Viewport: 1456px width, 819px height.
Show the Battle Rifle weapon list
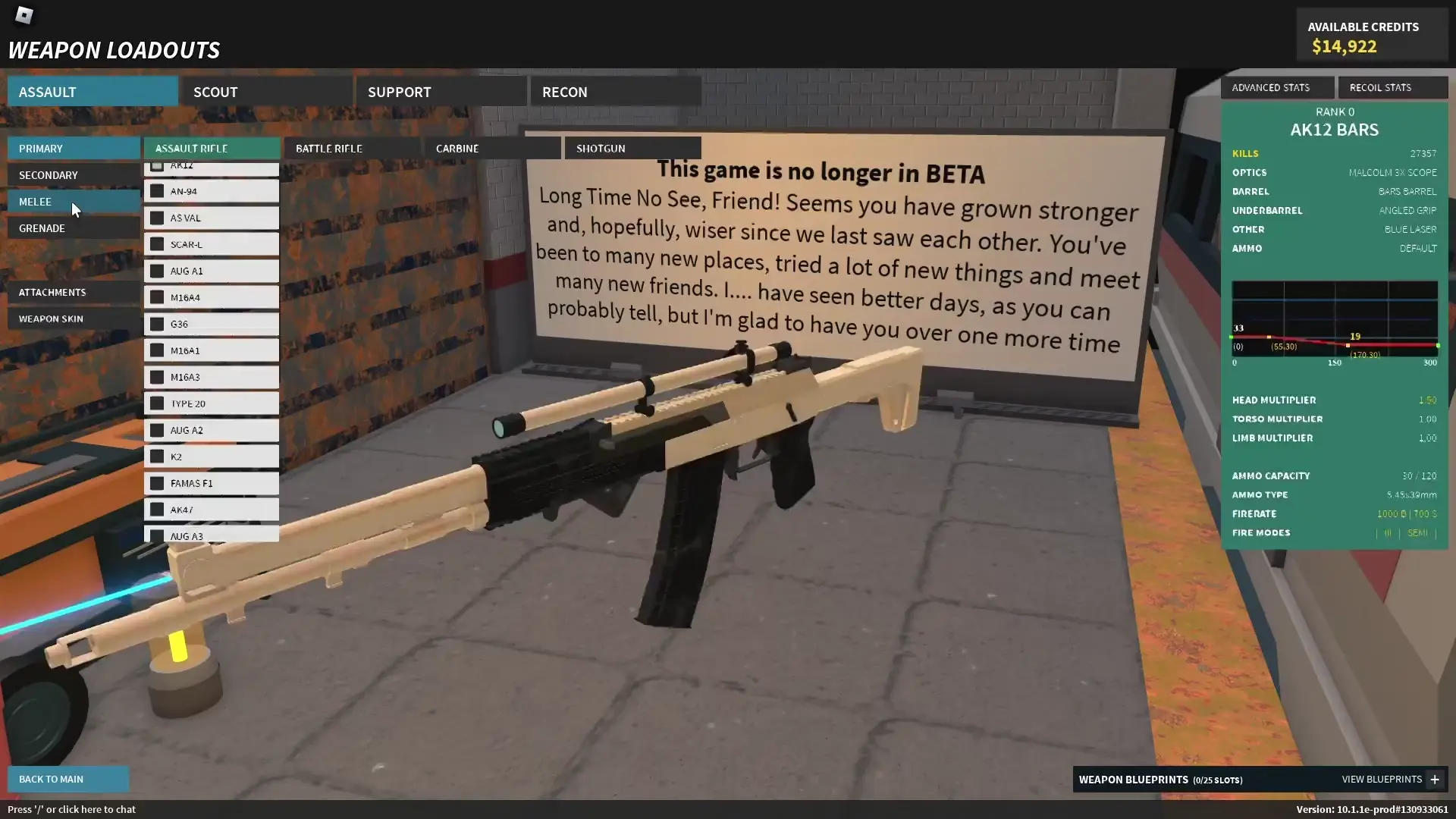[x=352, y=148]
